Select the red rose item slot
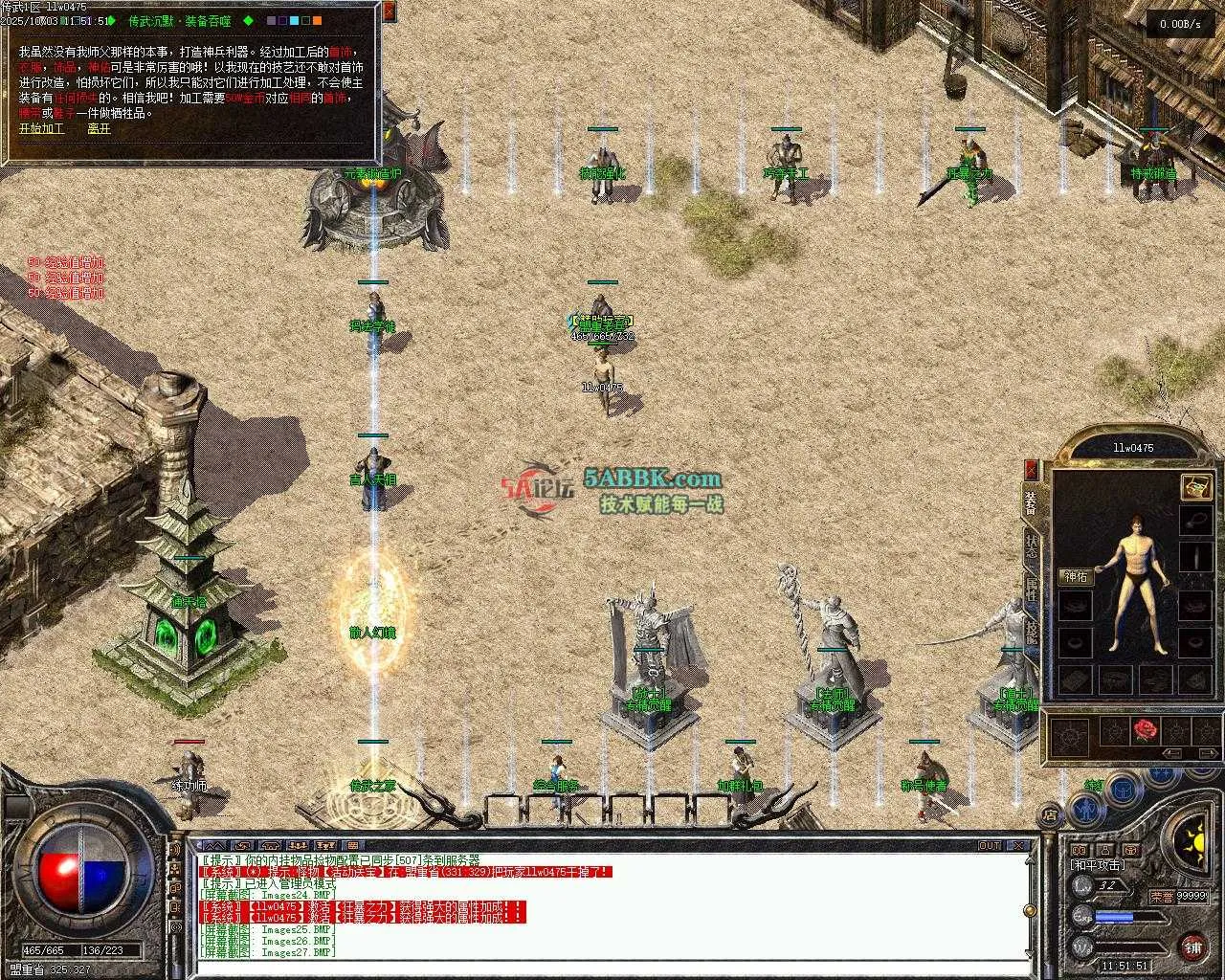 1146,731
